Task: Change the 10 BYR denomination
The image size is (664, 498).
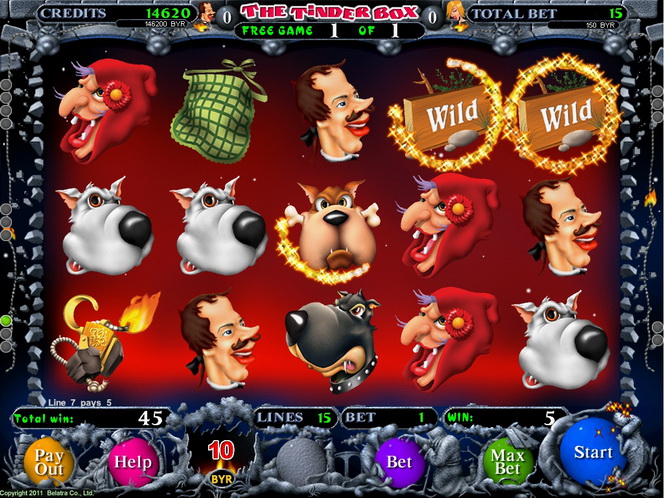Action: pyautogui.click(x=221, y=455)
